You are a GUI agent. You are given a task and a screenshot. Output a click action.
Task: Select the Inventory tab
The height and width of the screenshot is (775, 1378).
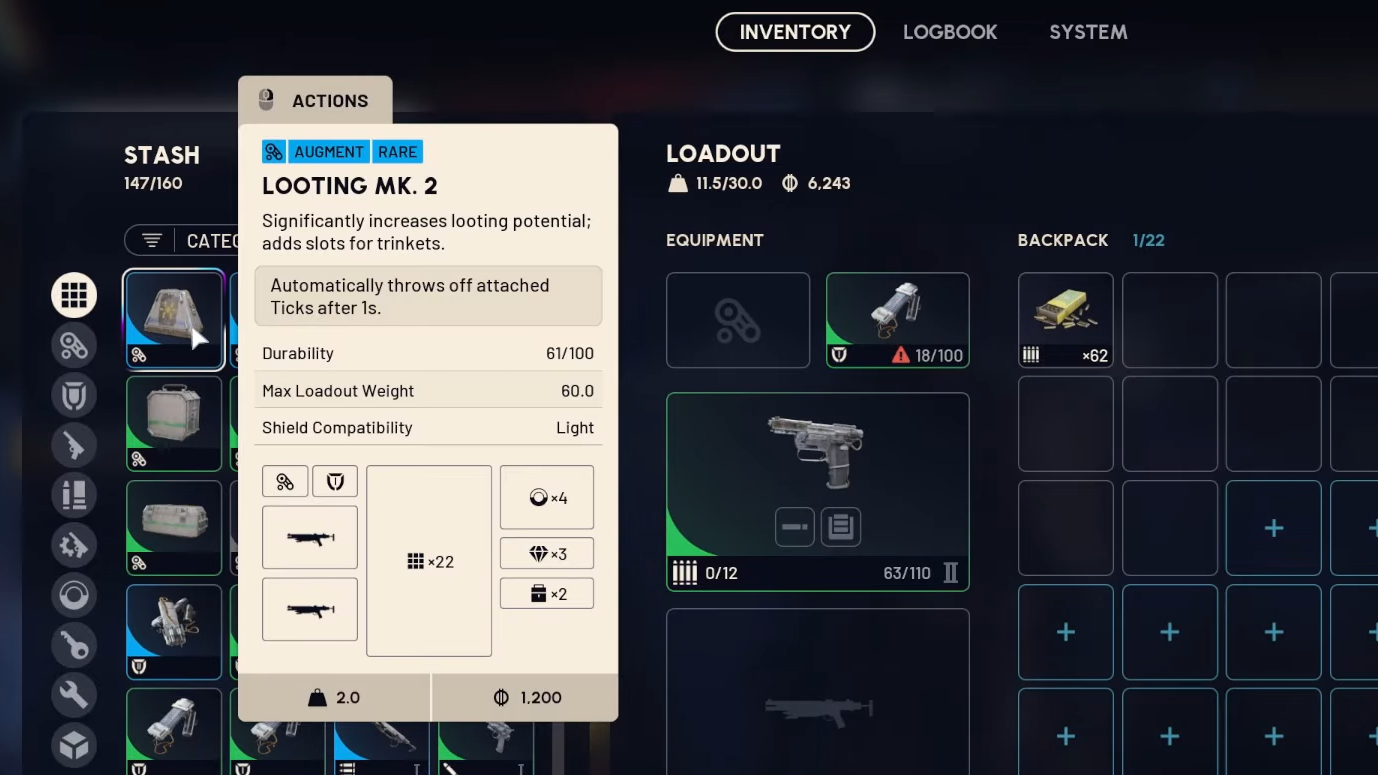pos(795,32)
